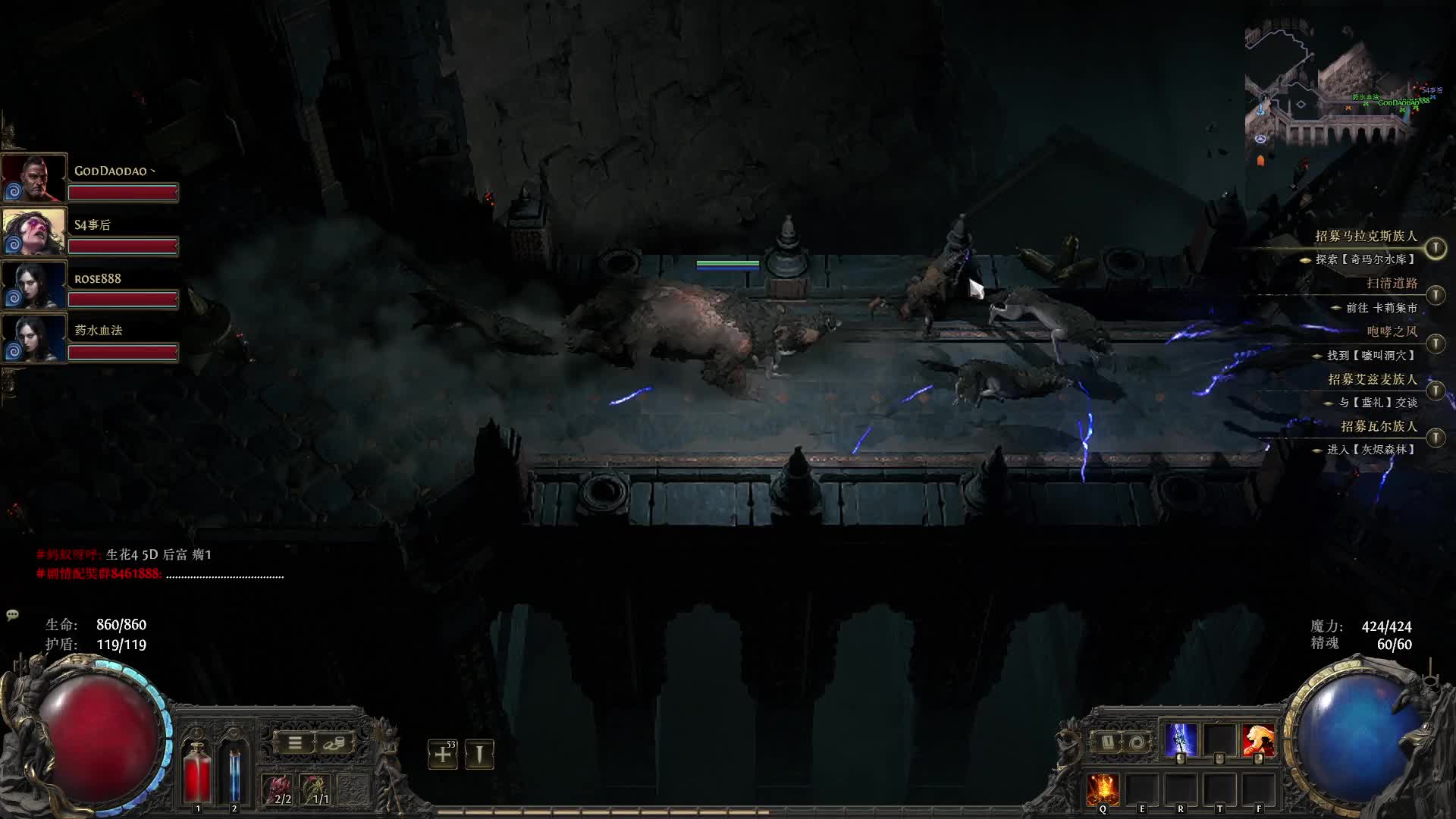Viewport: 1456px width, 819px height.
Task: Click the 招募艾兹麦族人 quest
Action: (x=1372, y=379)
